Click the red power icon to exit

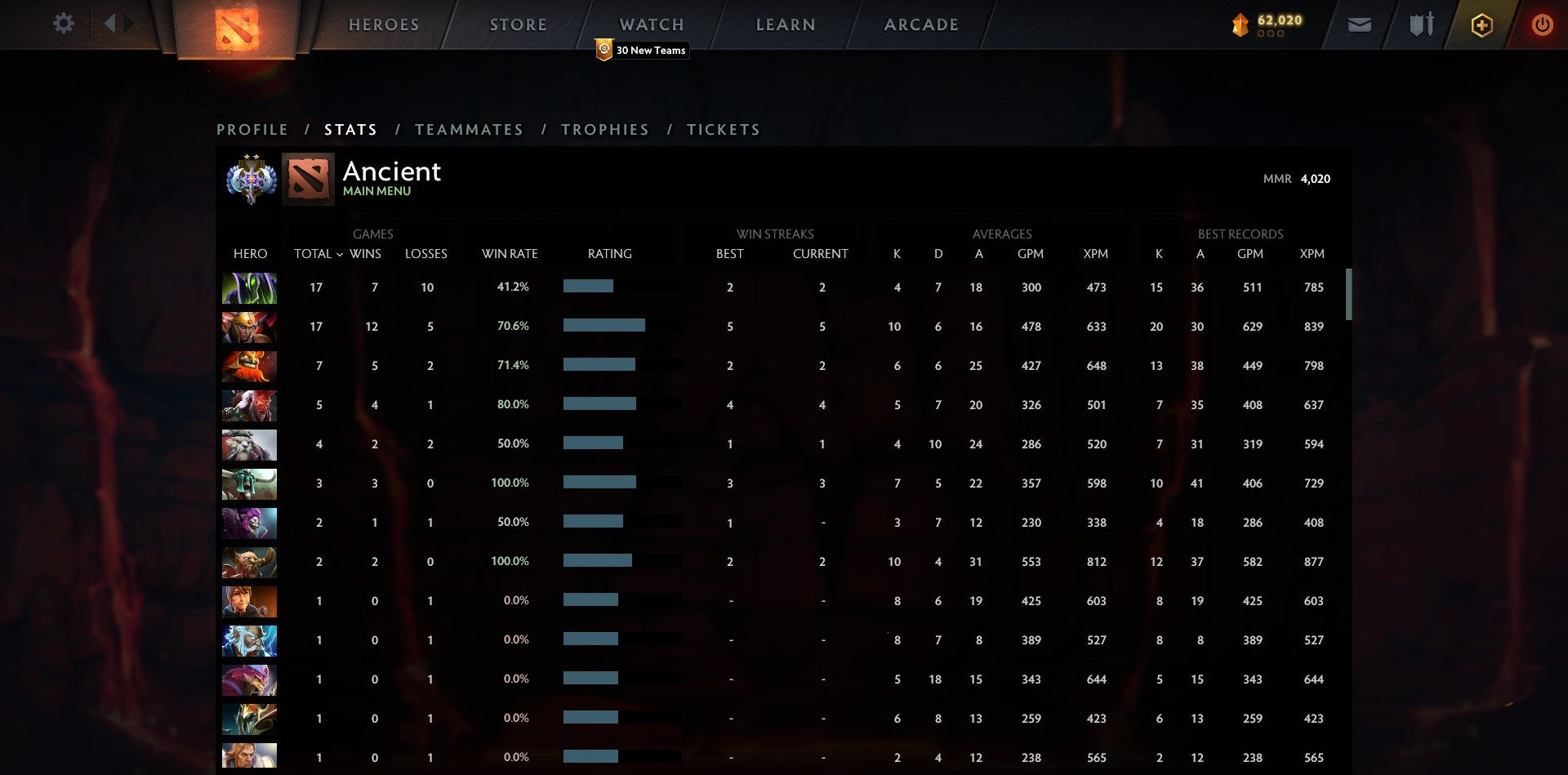click(1543, 24)
